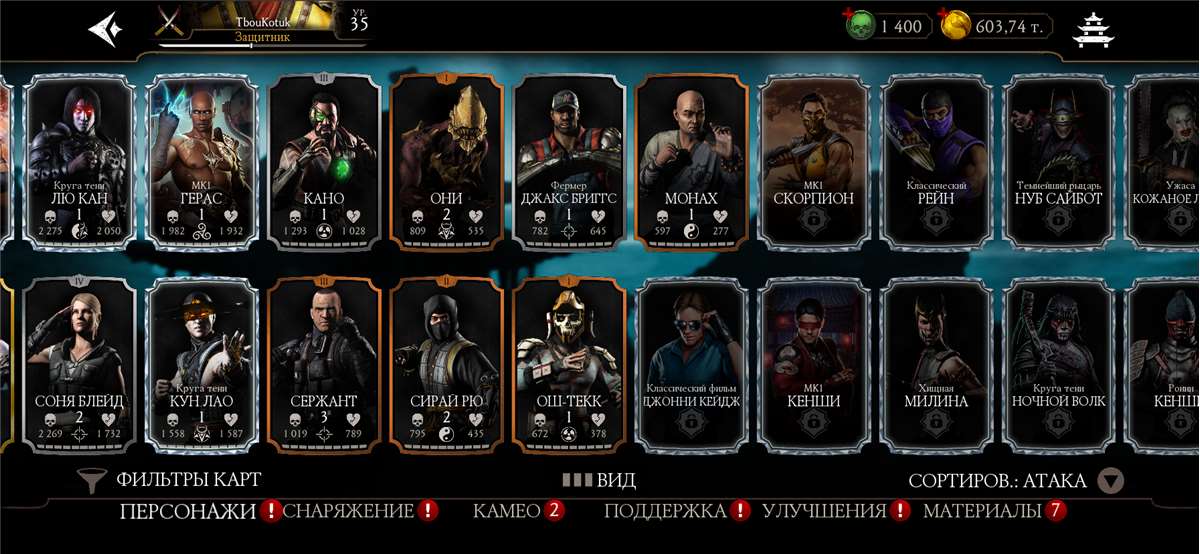
Task: Change the card view (Вид)
Action: pos(598,480)
